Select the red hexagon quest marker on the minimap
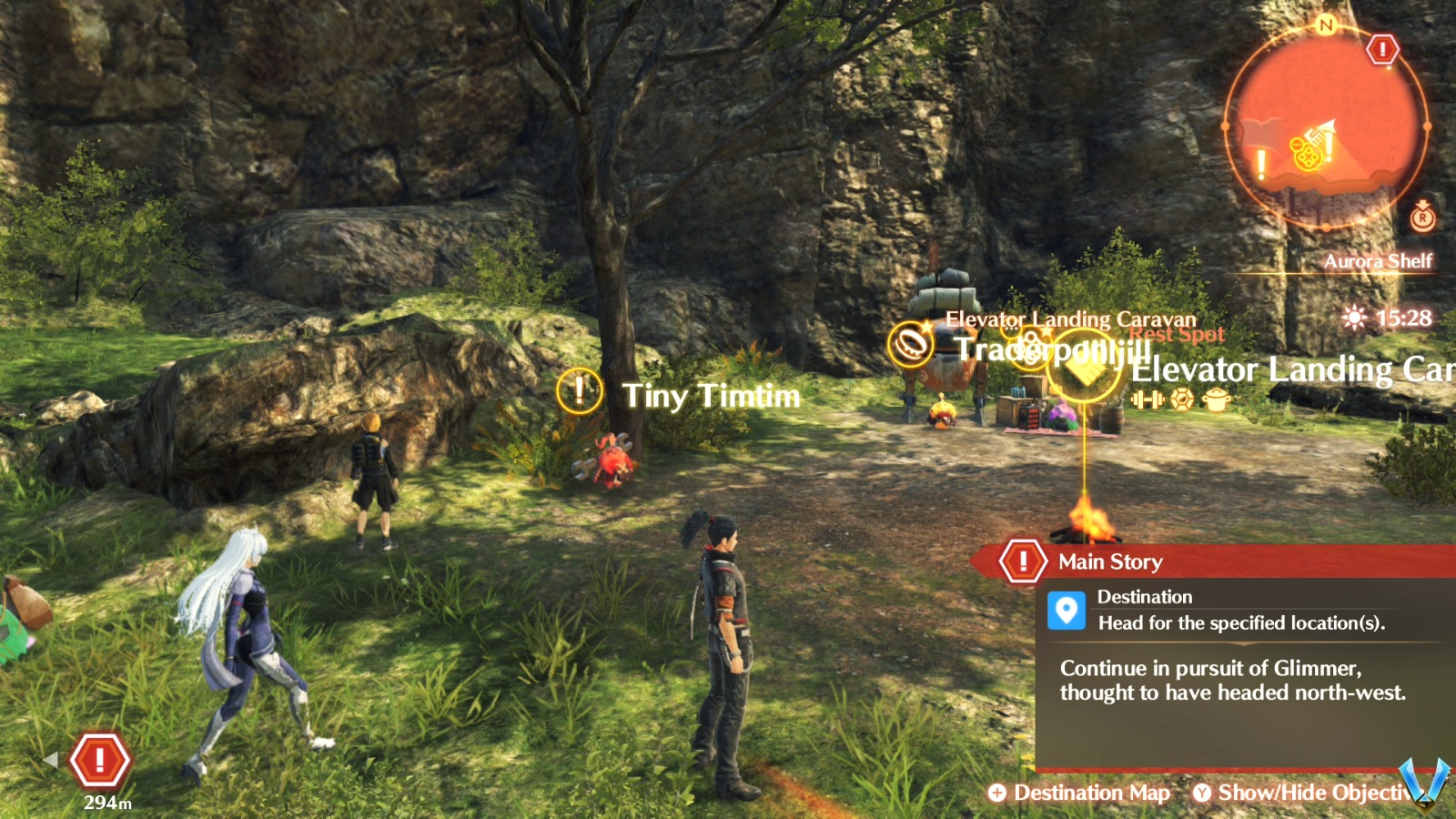Viewport: 1456px width, 819px height. pyautogui.click(x=1383, y=48)
